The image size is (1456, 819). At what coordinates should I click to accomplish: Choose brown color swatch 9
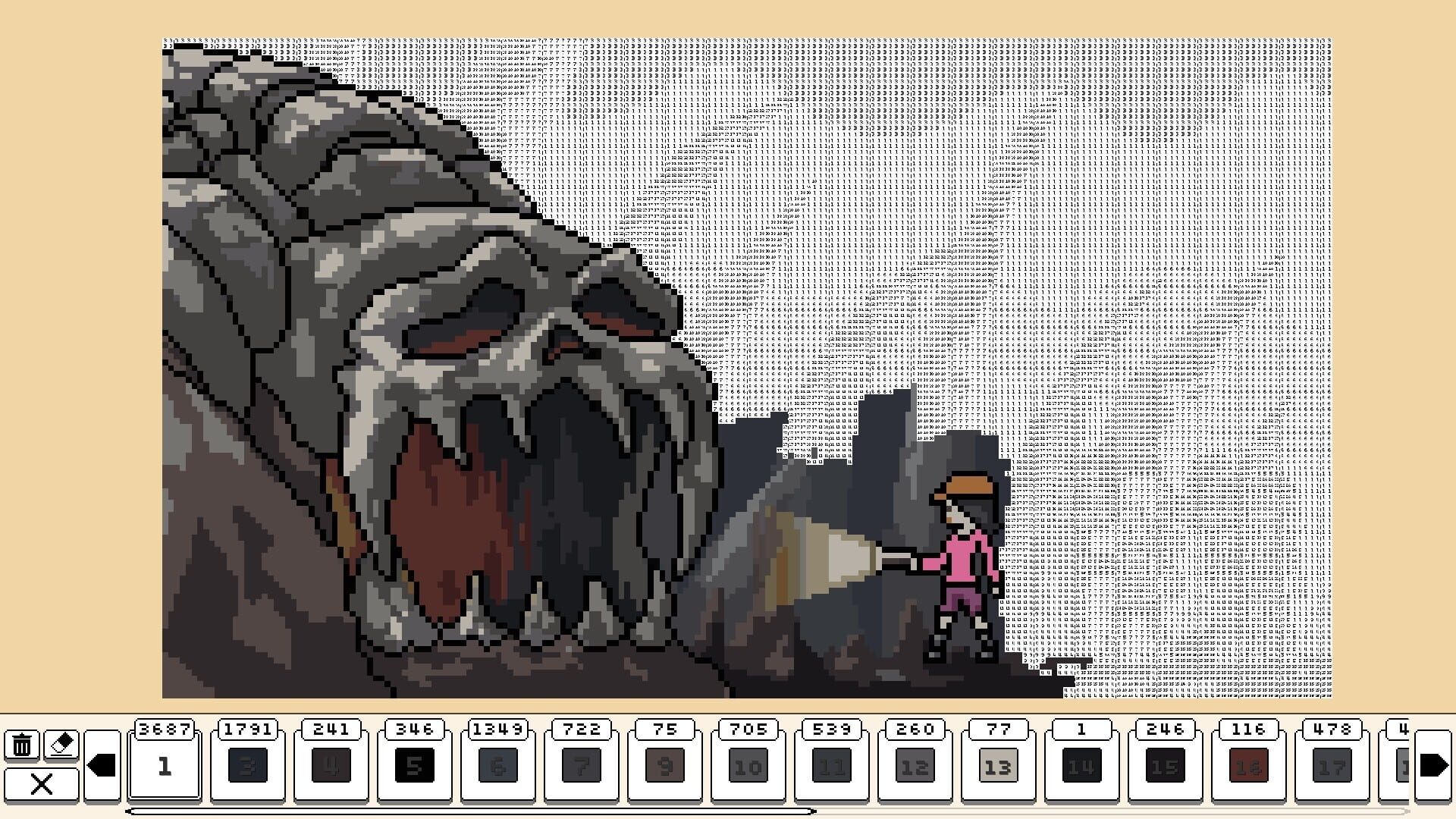[x=666, y=765]
